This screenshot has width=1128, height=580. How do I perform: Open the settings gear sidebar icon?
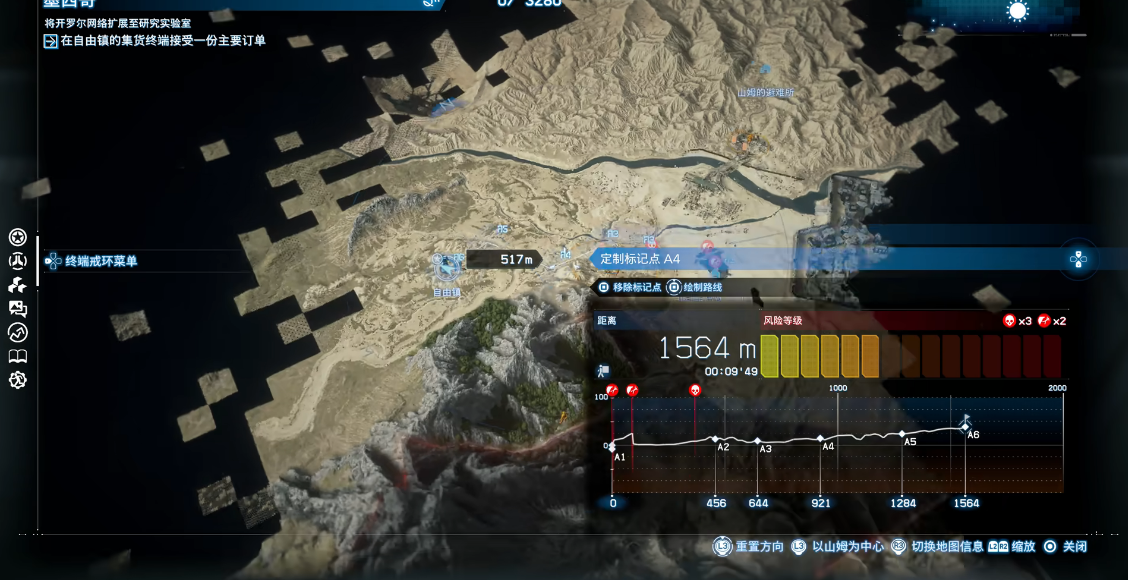click(x=17, y=380)
